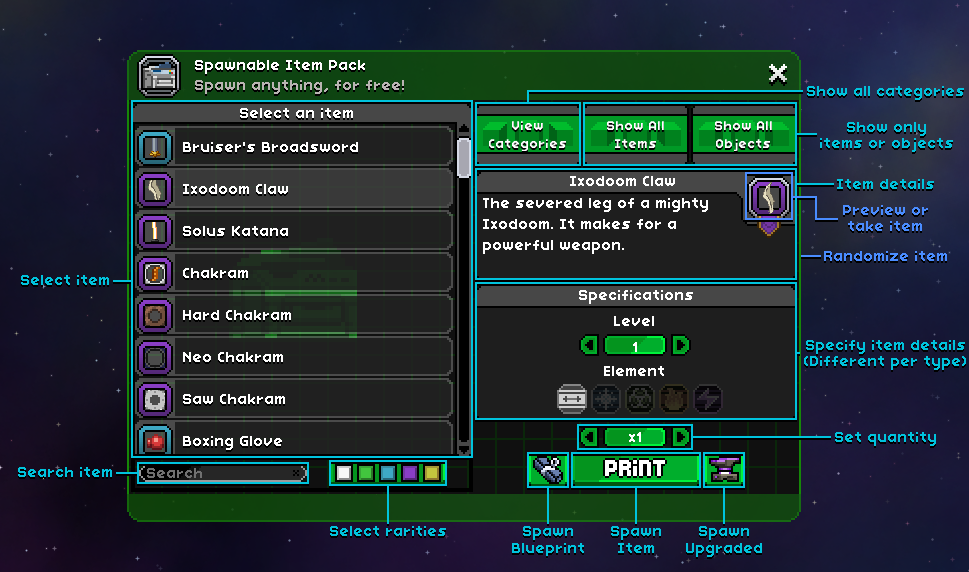Select the Saw Chakram entry
This screenshot has height=572, width=969.
pos(294,399)
